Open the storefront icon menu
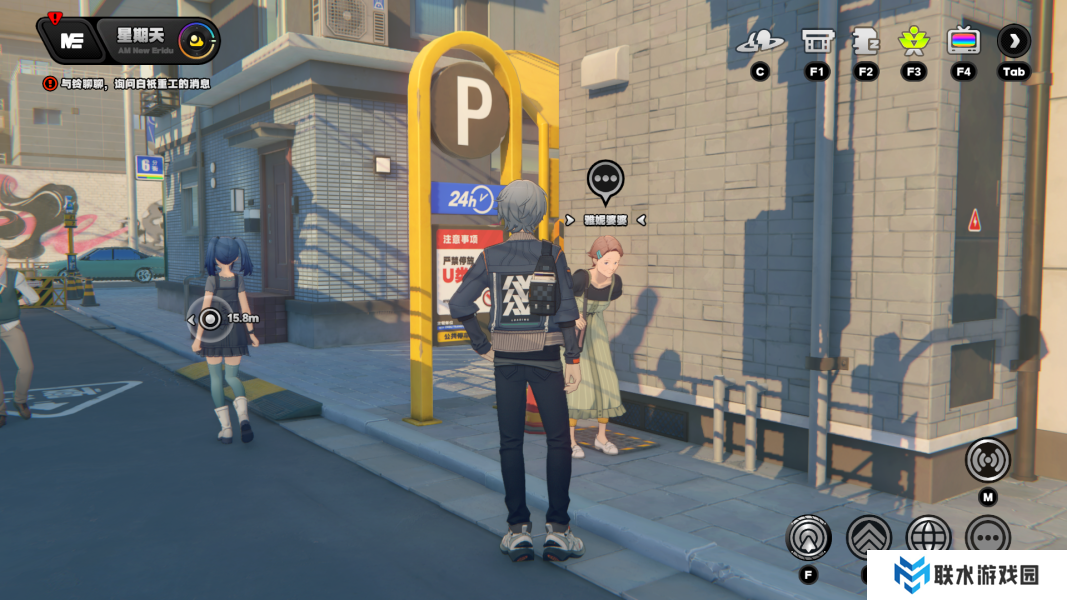 pyautogui.click(x=817, y=42)
